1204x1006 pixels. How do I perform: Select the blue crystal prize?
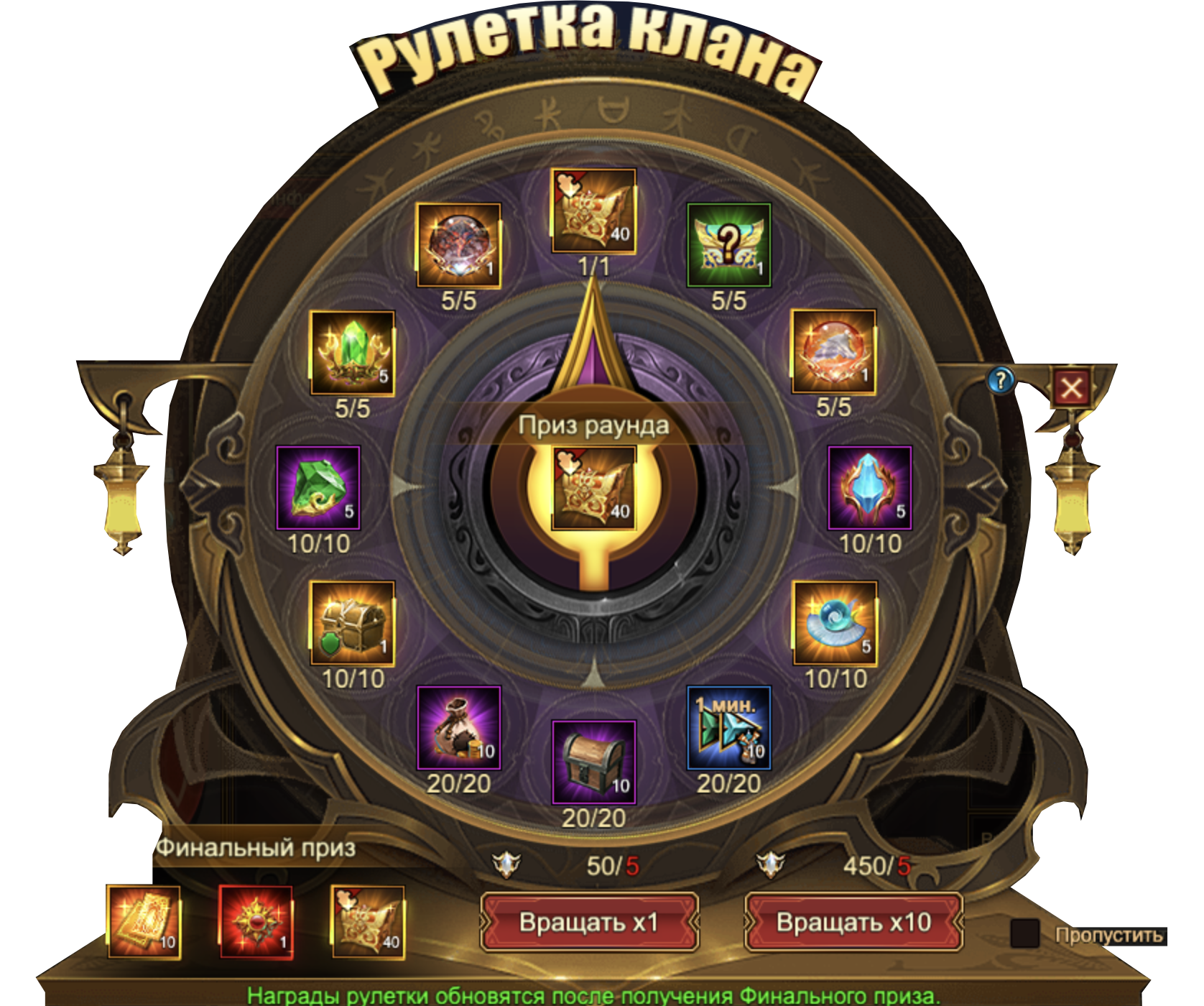(869, 488)
